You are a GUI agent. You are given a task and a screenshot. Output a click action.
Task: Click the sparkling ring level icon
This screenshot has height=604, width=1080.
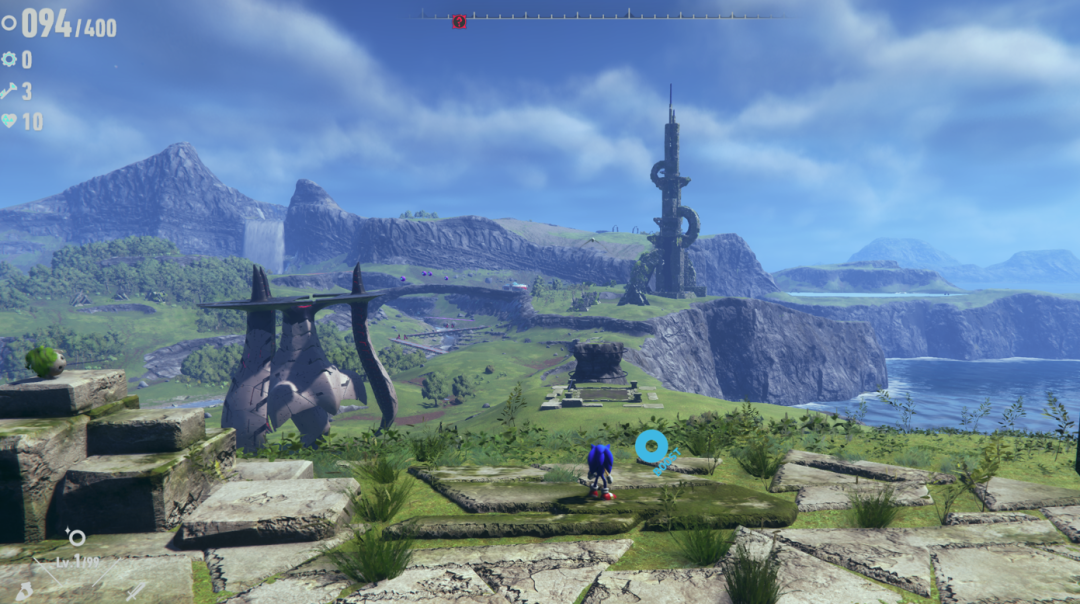(76, 538)
